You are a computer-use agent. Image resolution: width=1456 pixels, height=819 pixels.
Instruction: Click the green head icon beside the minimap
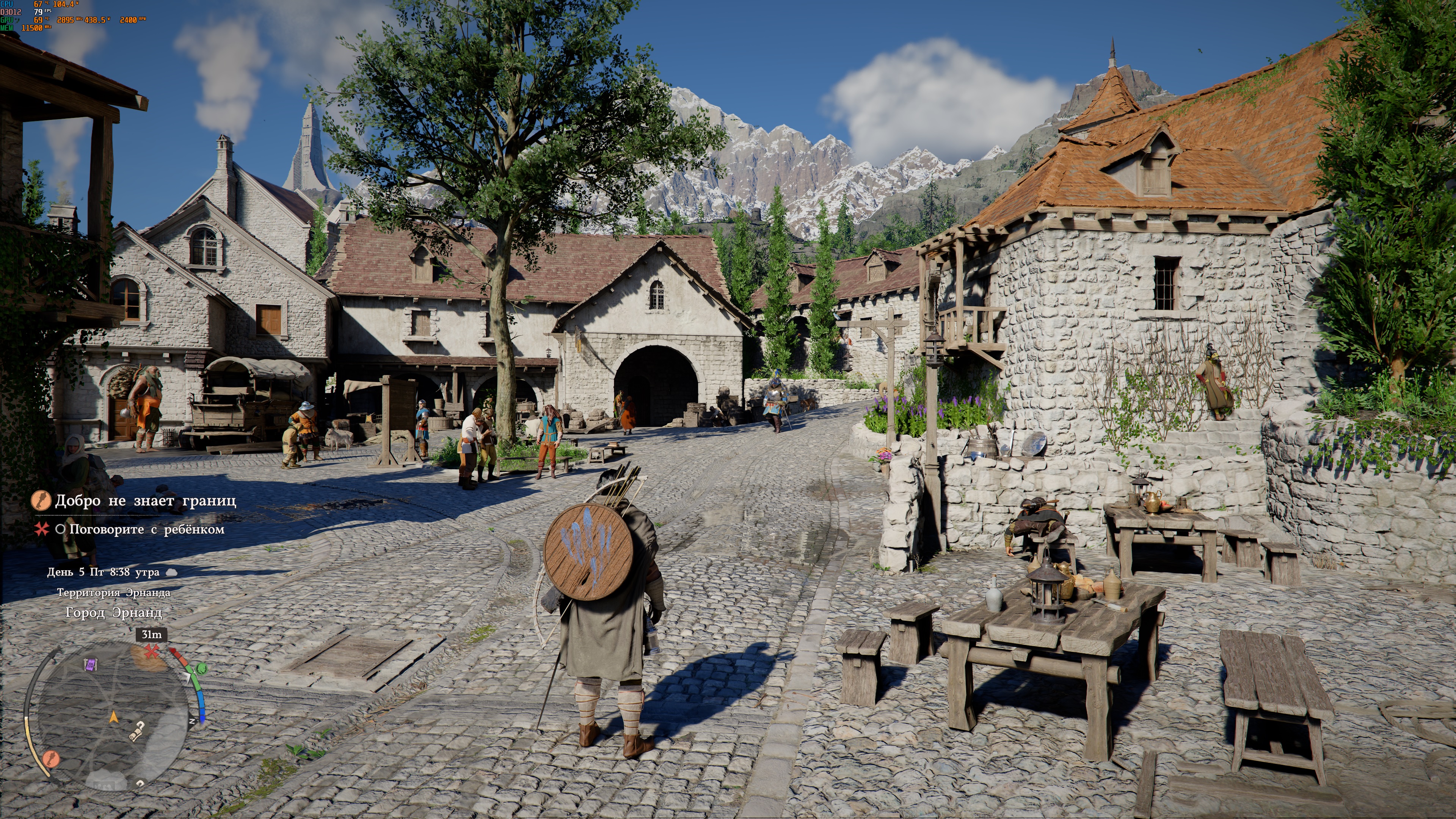[x=201, y=669]
